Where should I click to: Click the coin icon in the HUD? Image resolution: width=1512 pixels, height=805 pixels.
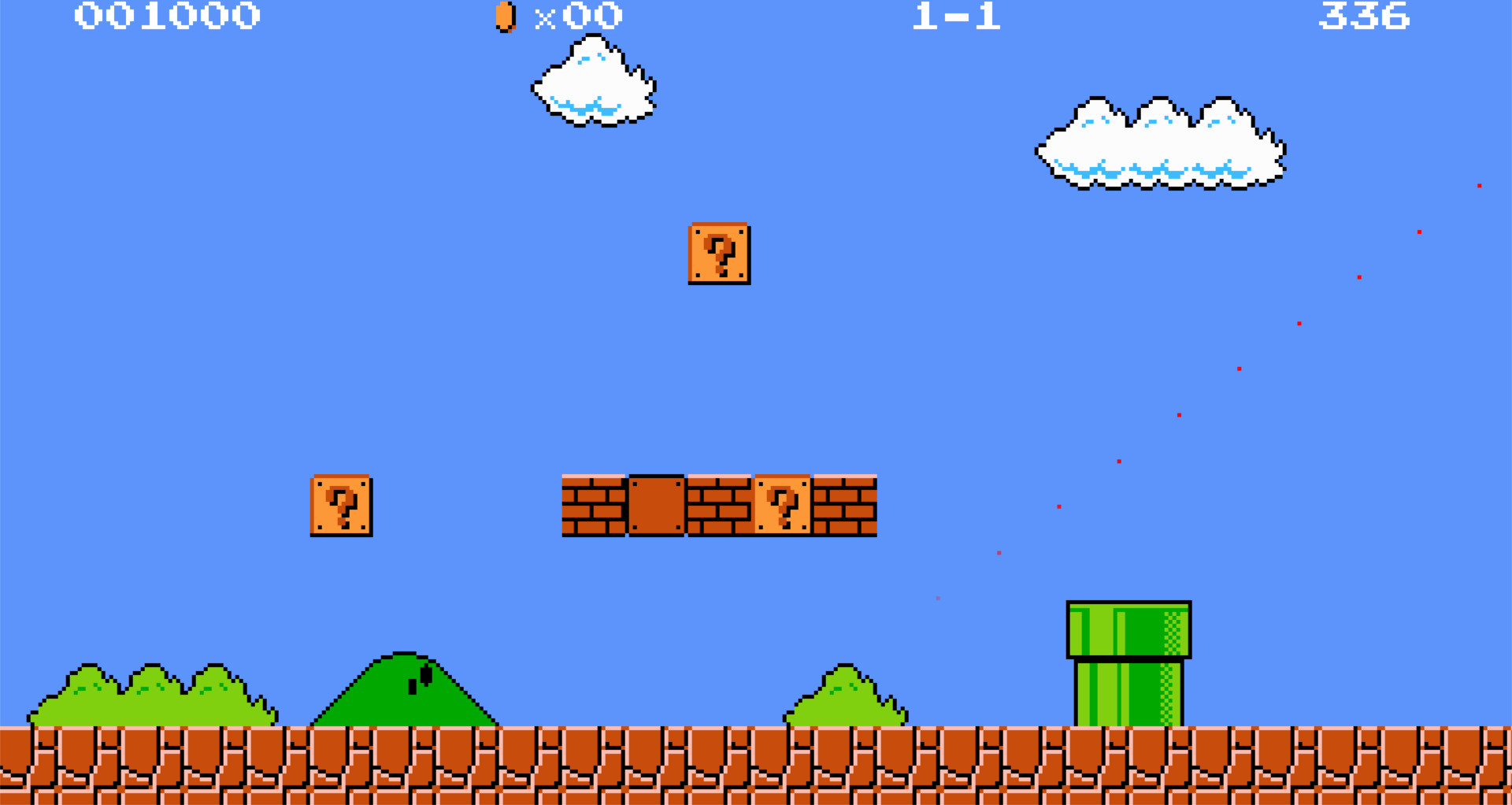tap(504, 17)
